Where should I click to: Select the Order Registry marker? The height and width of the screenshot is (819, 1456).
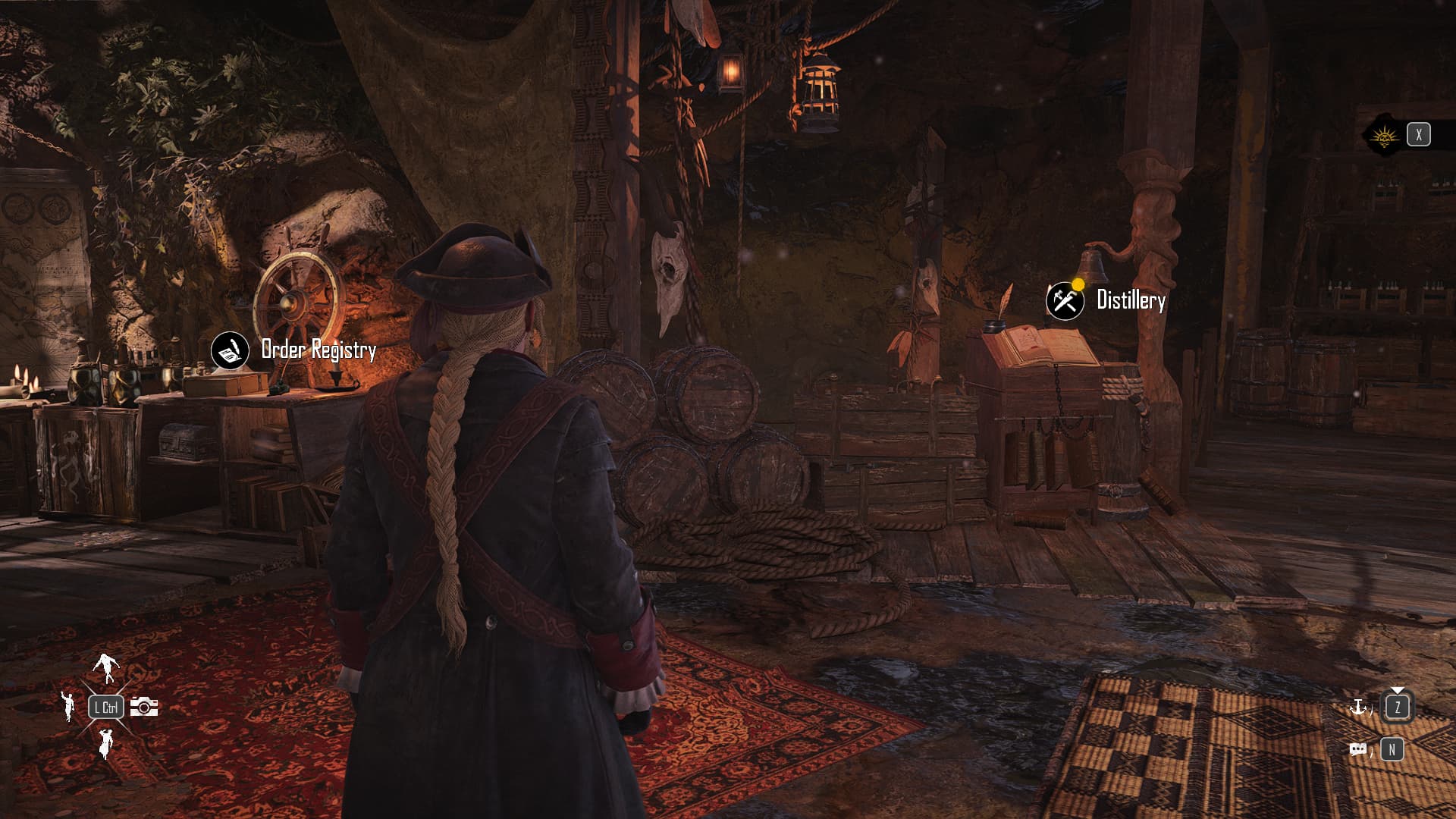[x=230, y=350]
